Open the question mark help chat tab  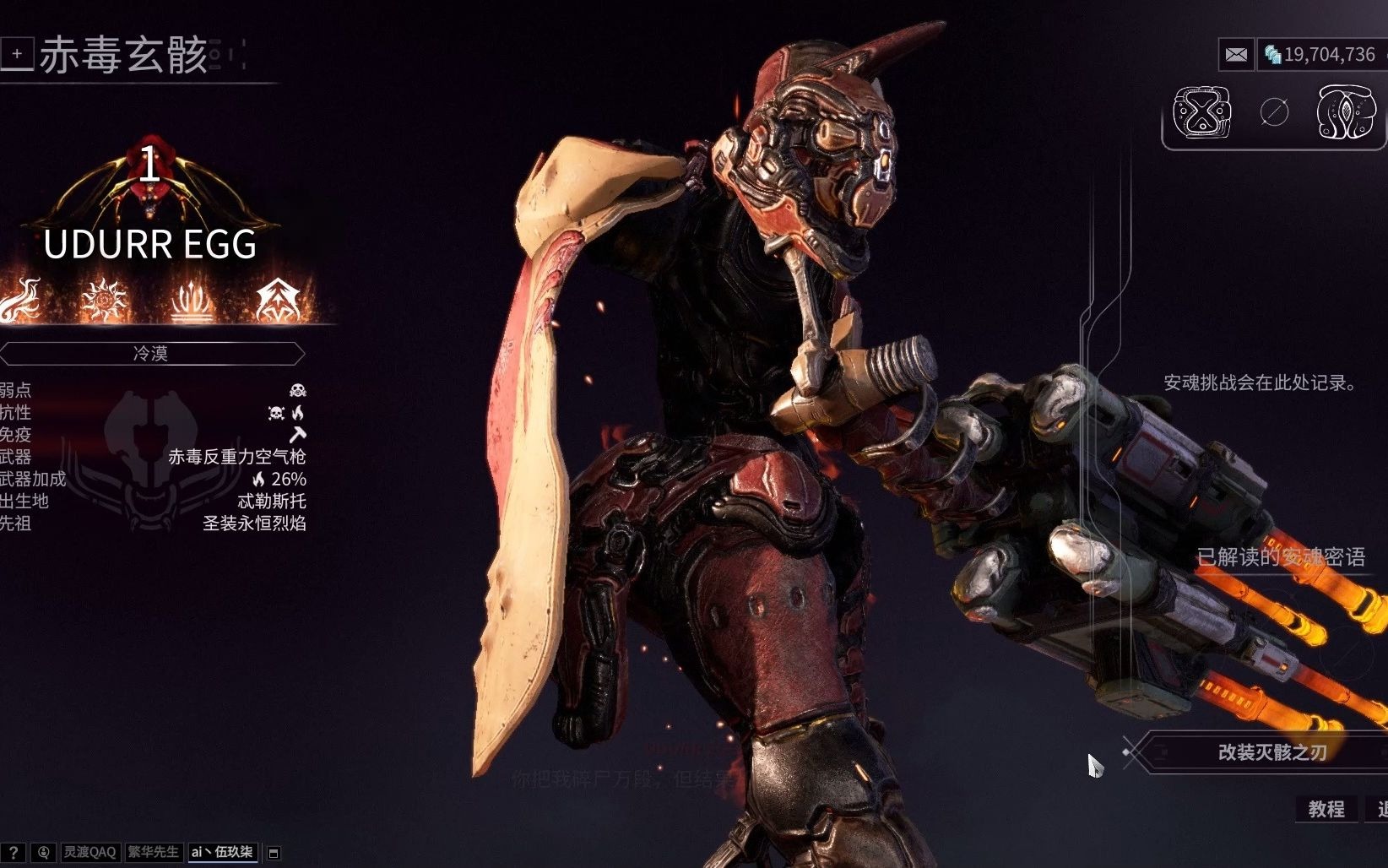pos(14,853)
